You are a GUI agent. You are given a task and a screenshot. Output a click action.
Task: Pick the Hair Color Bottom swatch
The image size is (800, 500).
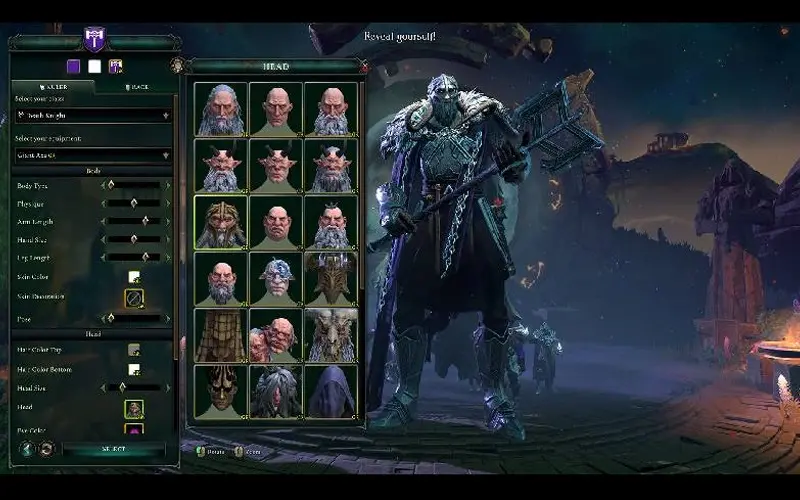coord(134,369)
